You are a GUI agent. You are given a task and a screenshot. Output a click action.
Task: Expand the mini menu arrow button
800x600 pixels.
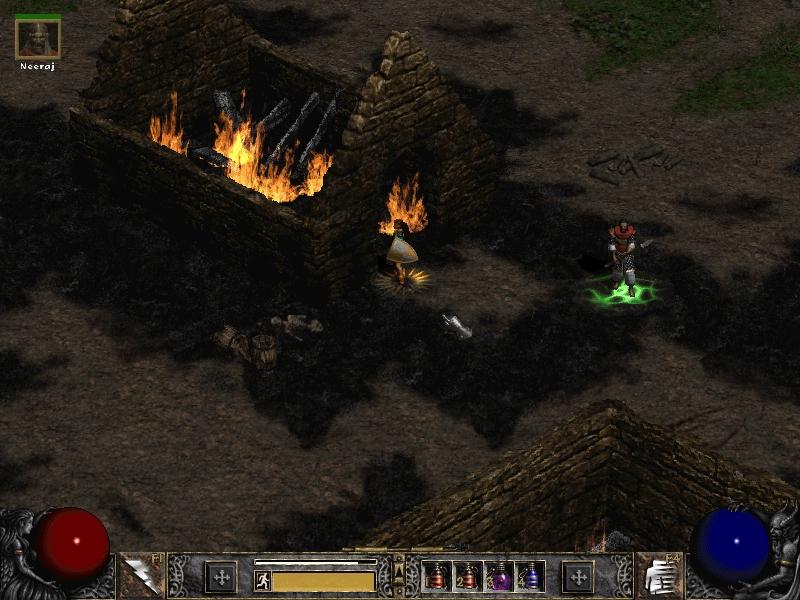coord(400,573)
